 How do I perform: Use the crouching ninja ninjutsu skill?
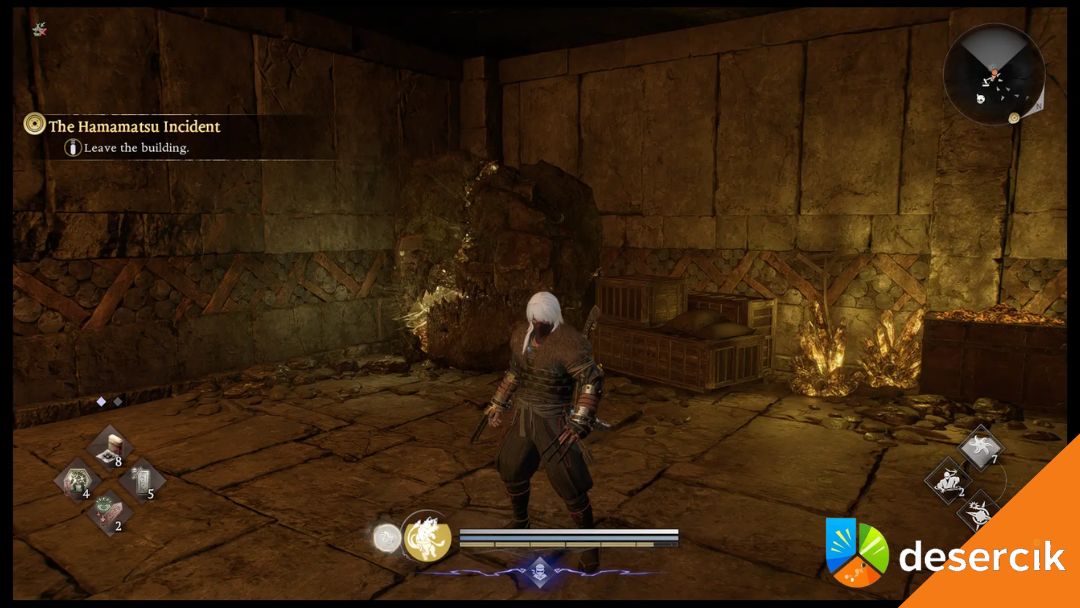(946, 480)
